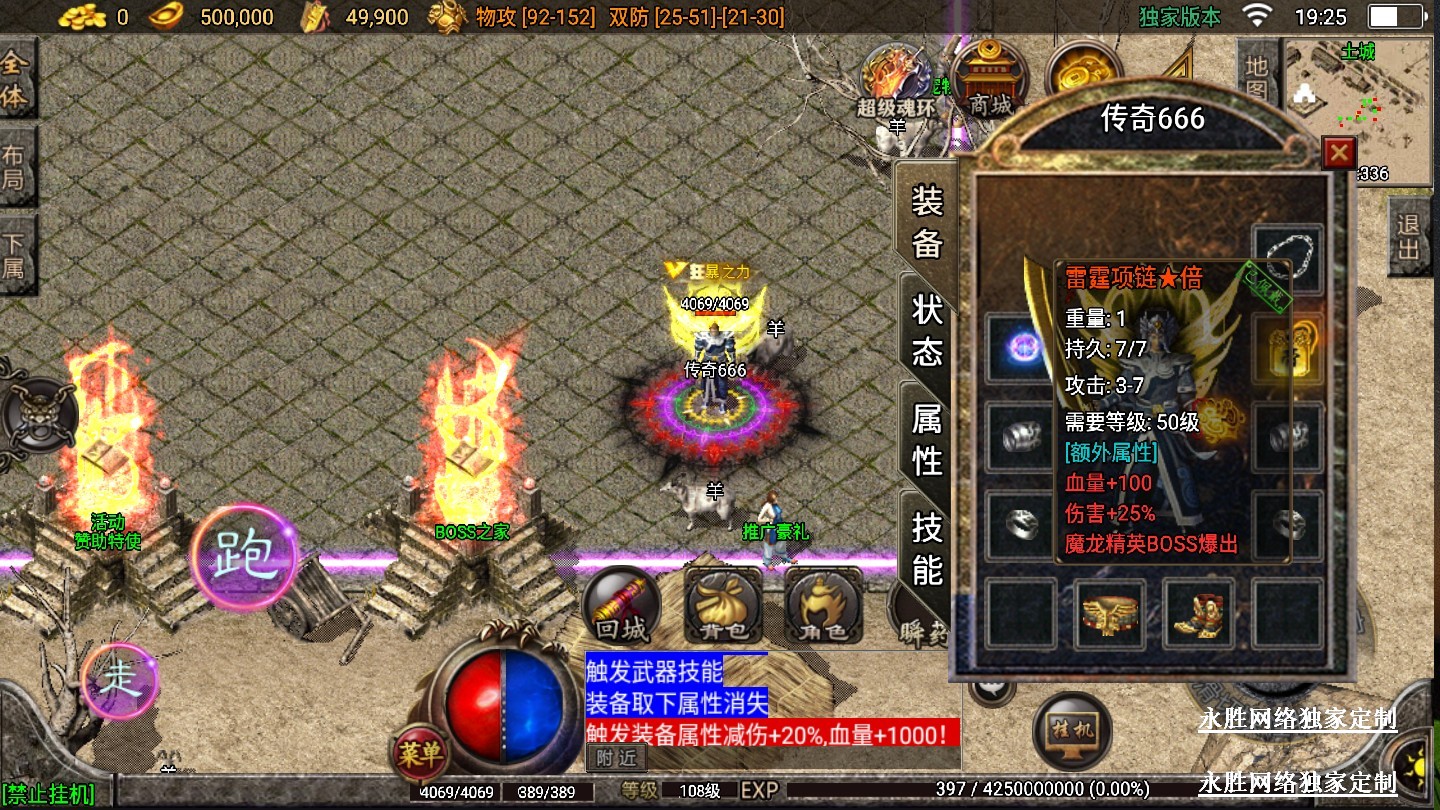Open the 商城 shop
The image size is (1440, 810).
click(989, 80)
